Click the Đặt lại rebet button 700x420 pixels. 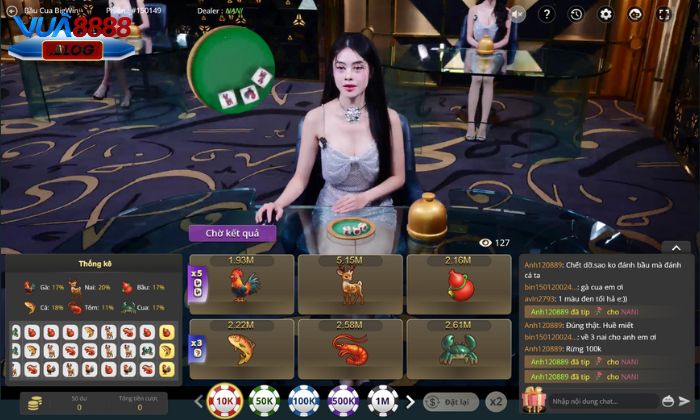tap(446, 401)
